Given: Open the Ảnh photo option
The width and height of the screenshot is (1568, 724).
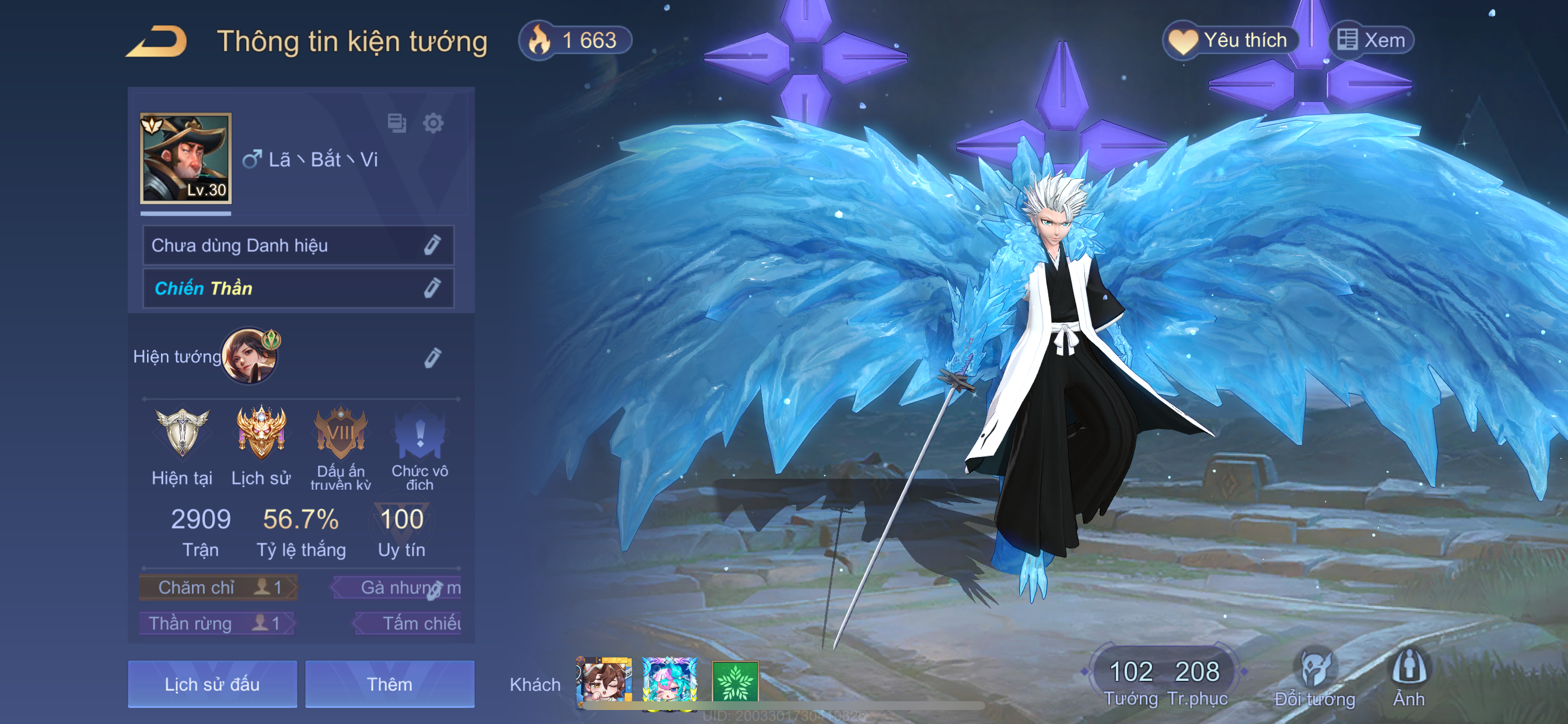Looking at the screenshot, I should tap(1409, 677).
